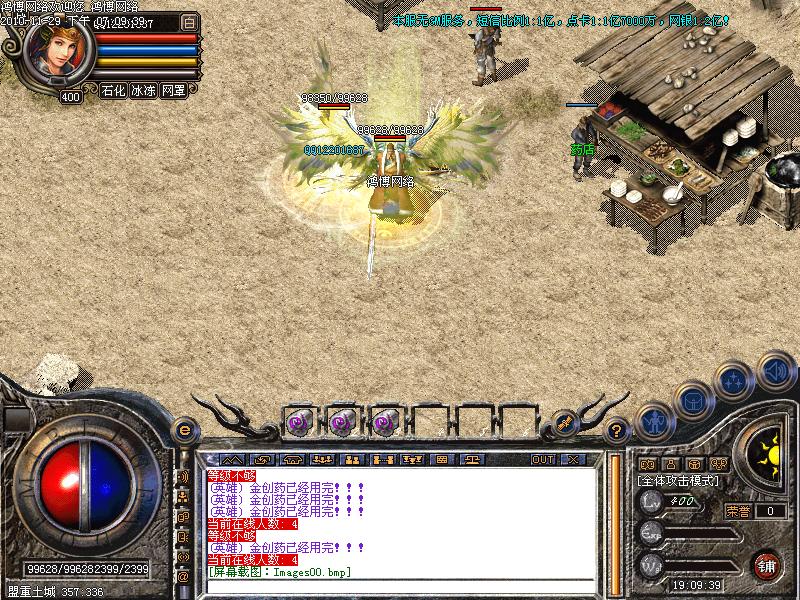800x600 pixels.
Task: Open the question mark help button
Action: click(618, 430)
